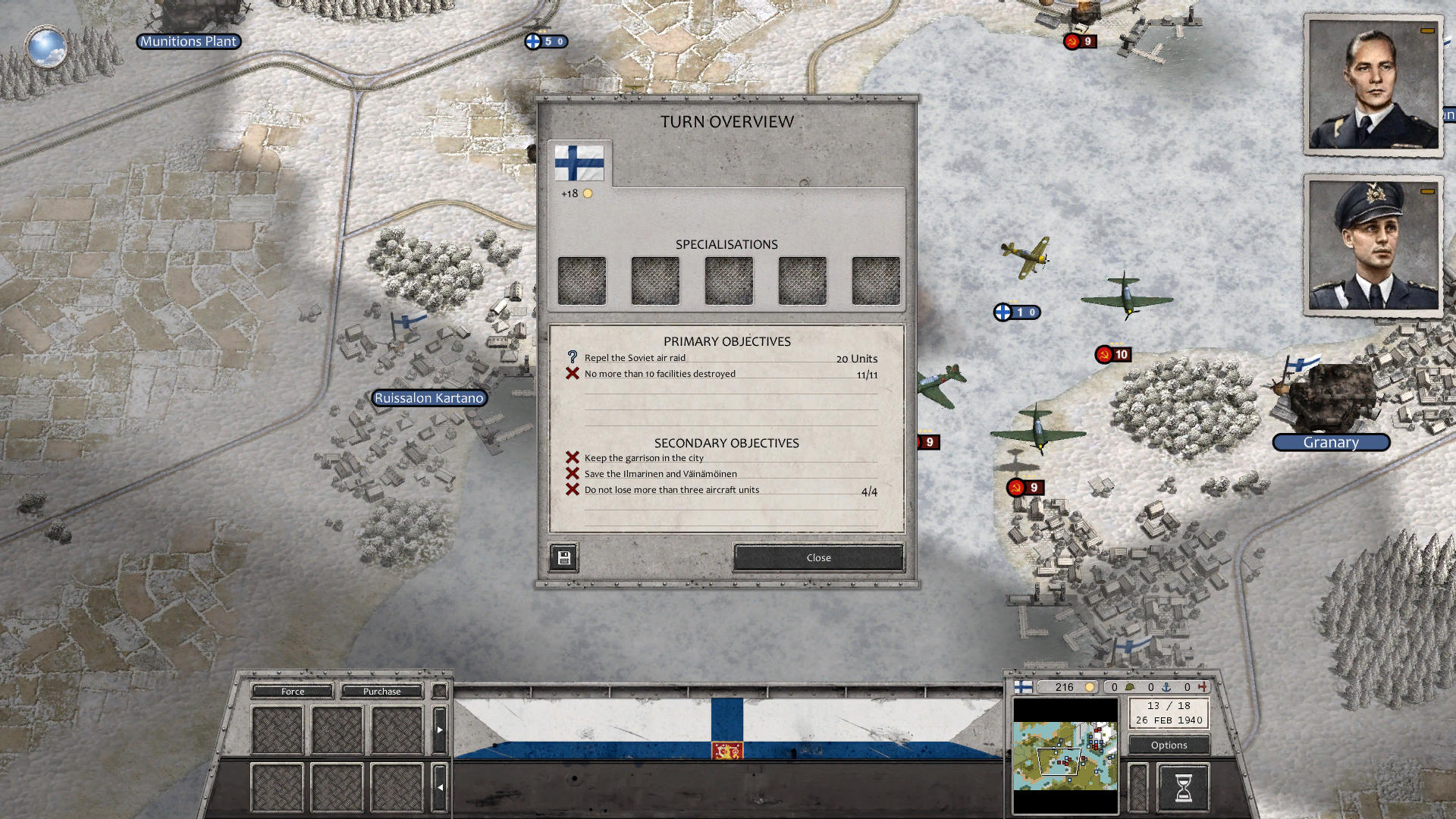Click the globe icon in the top-left corner
Viewport: 1456px width, 819px height.
(x=47, y=48)
